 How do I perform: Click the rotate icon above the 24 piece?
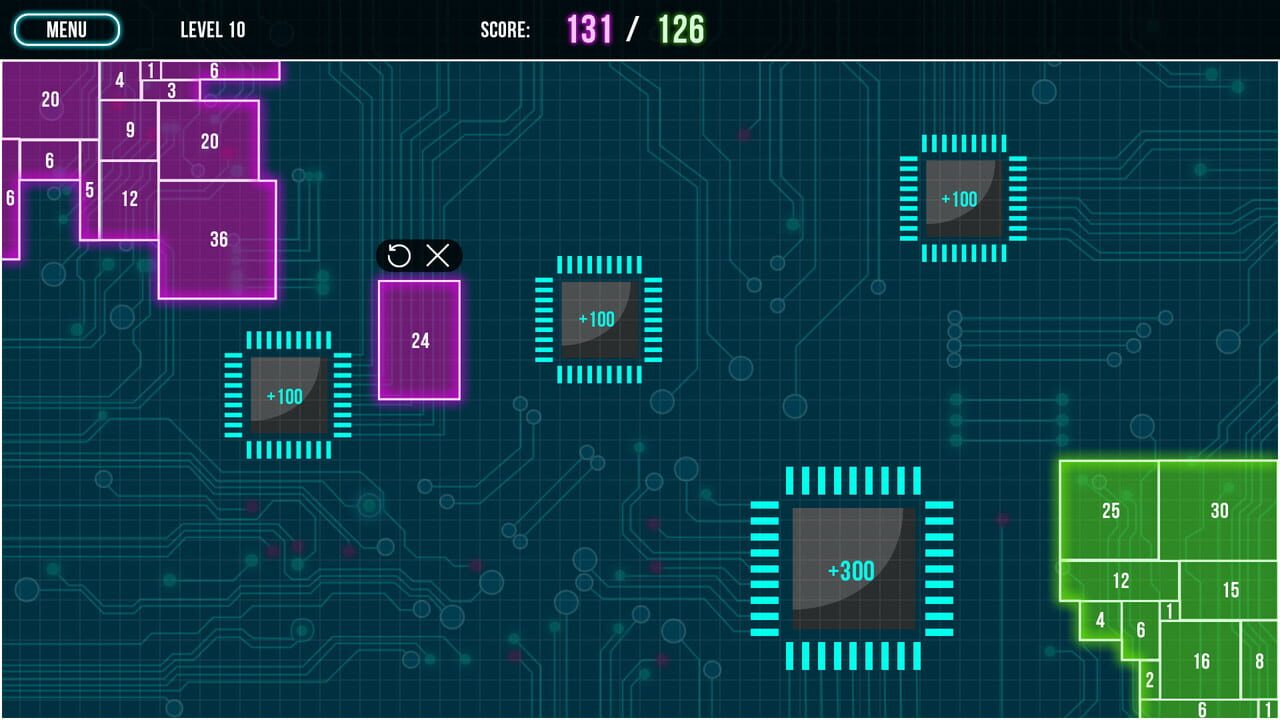click(x=399, y=257)
